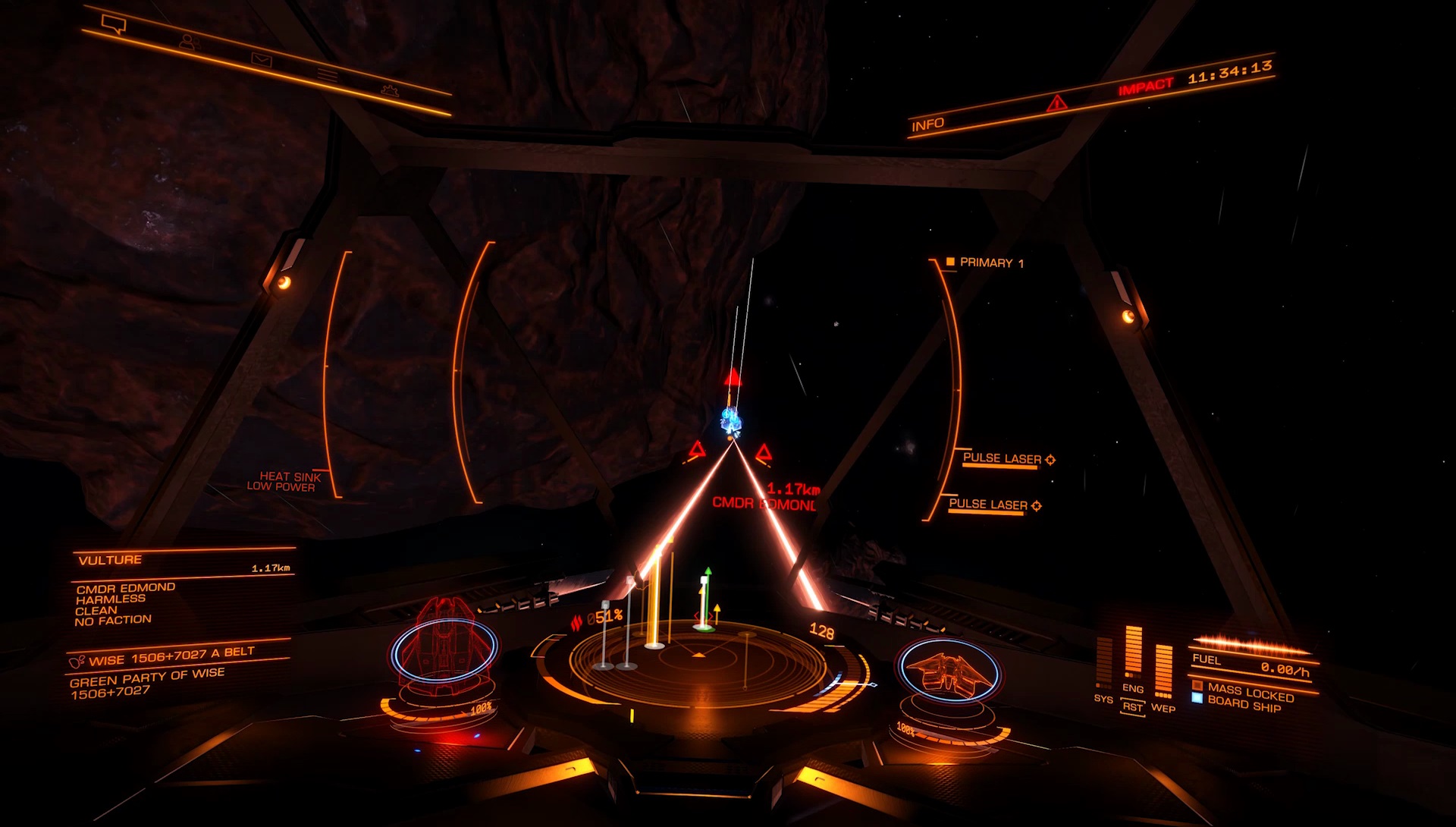The height and width of the screenshot is (827, 1456).
Task: Open the INFO panel
Action: point(927,124)
